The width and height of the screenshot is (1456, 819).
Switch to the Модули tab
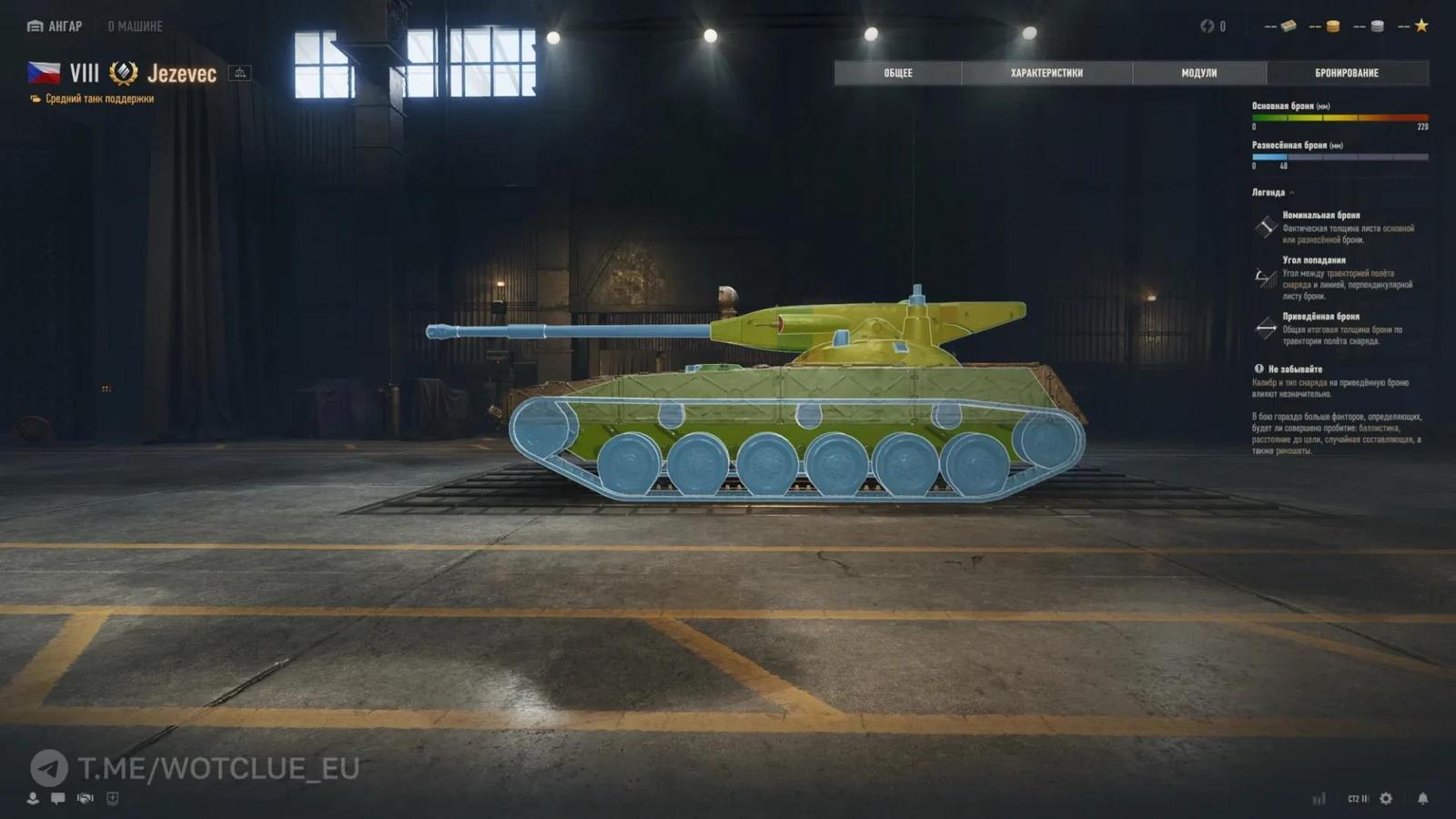point(1201,73)
